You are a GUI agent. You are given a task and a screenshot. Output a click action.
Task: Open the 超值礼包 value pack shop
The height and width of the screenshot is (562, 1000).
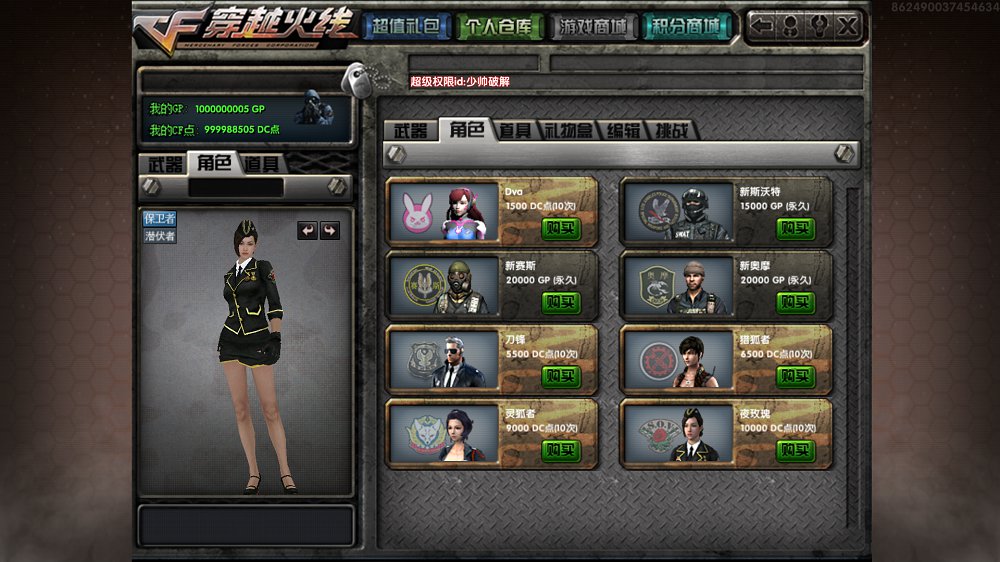pos(405,27)
